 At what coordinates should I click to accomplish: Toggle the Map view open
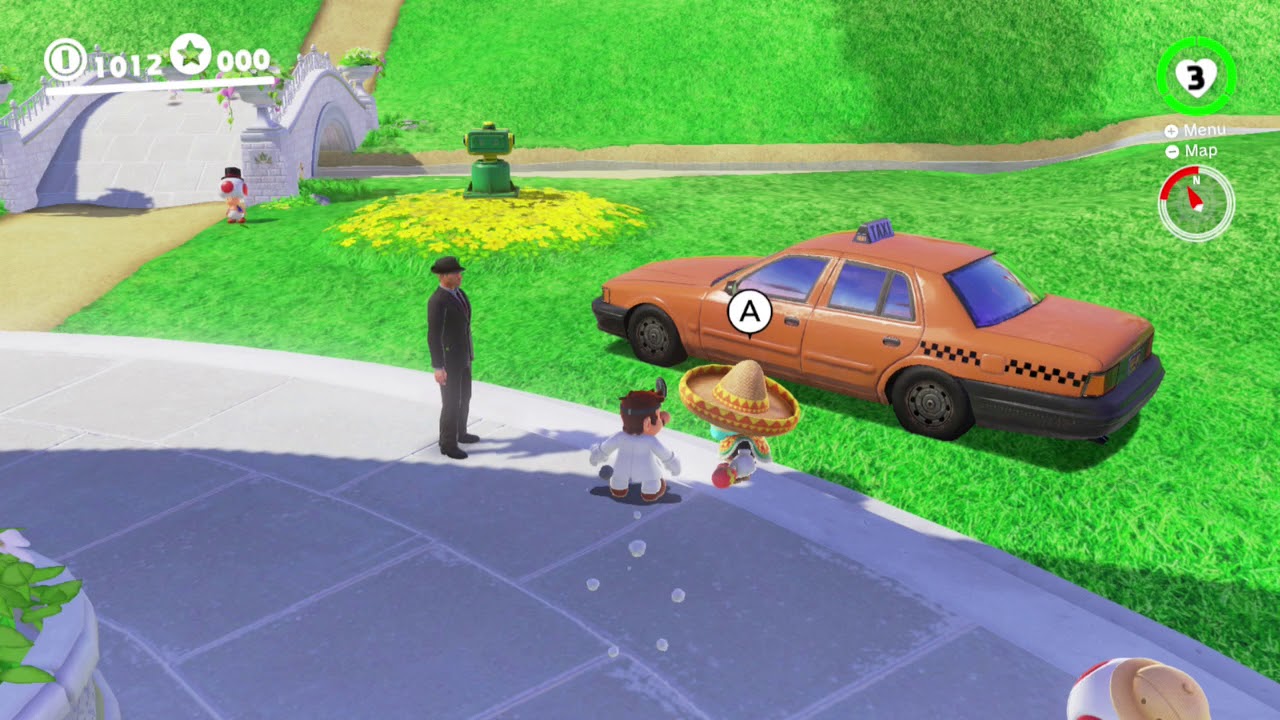[x=1196, y=151]
